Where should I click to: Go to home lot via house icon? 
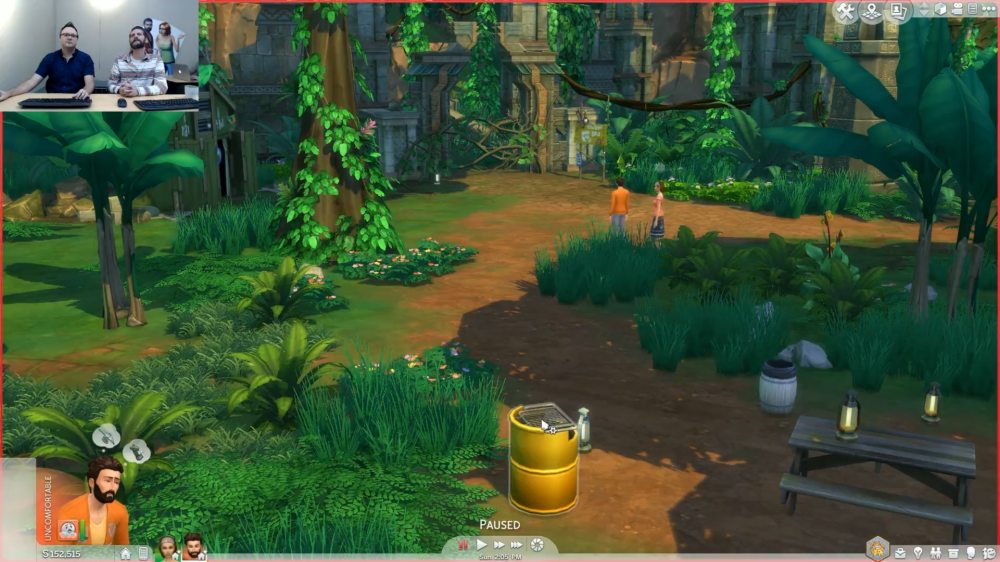tap(126, 553)
